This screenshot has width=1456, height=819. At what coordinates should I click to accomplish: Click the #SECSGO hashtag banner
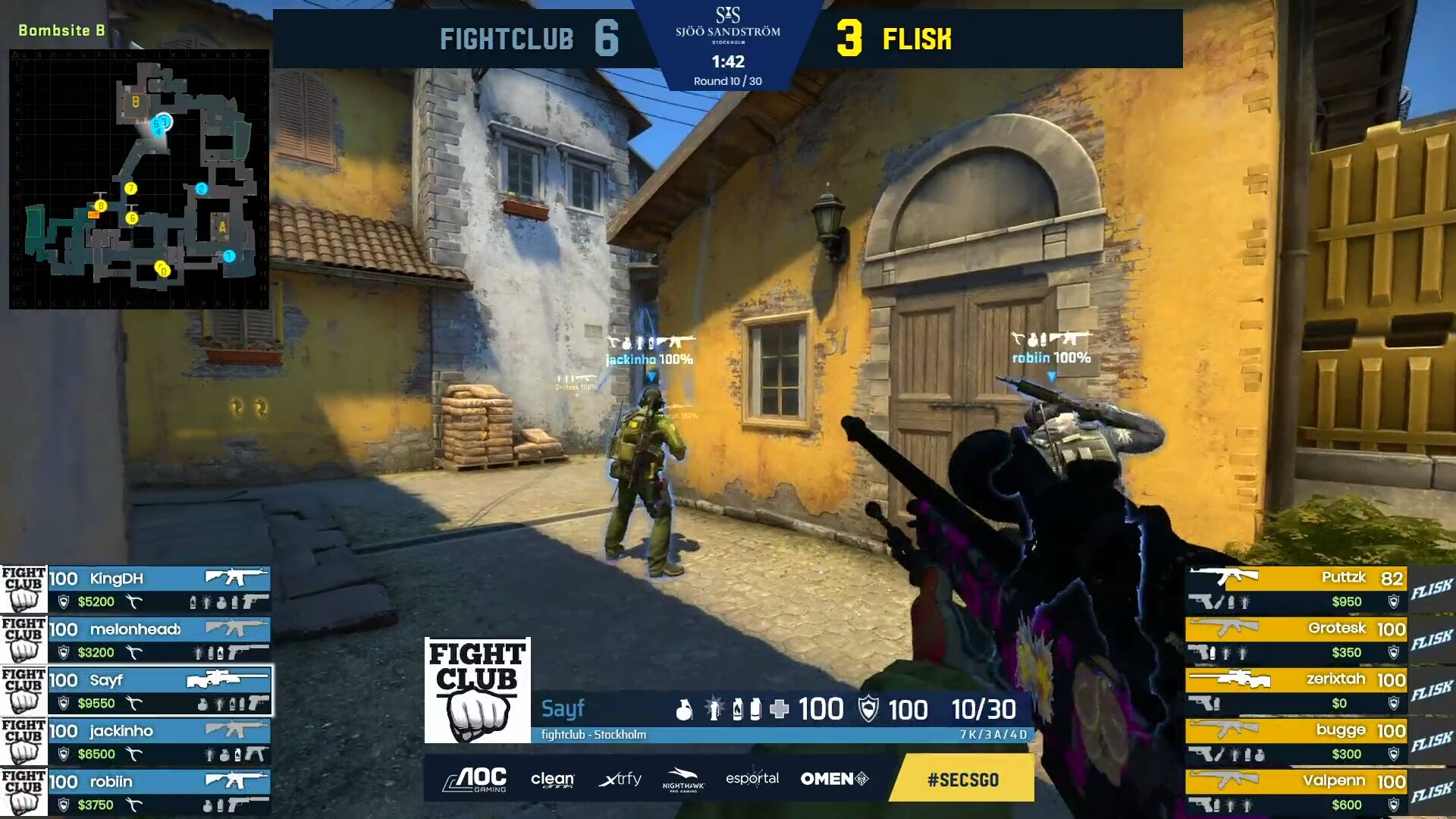(962, 779)
